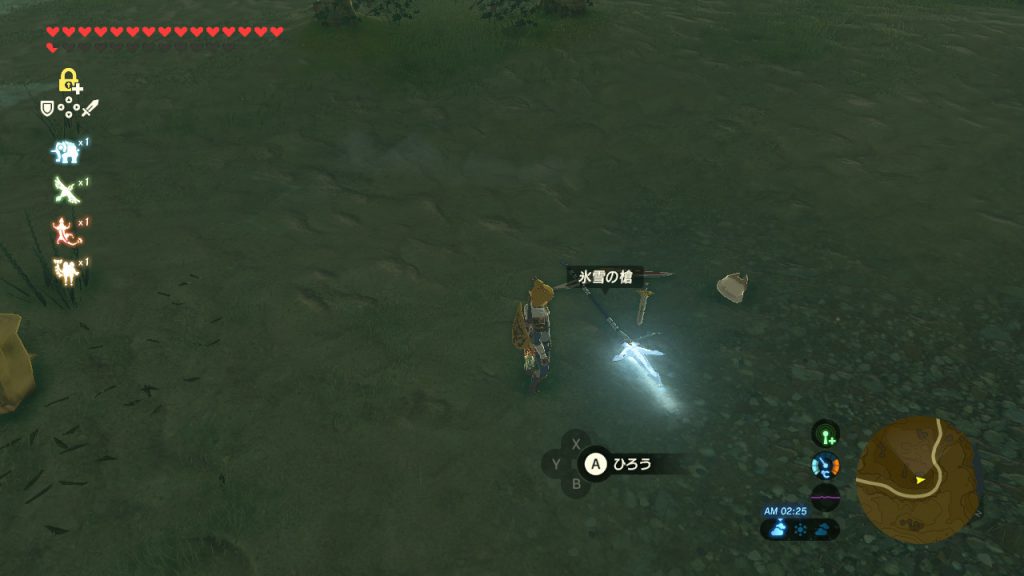Activate the green bird champion ability
1024x576 pixels.
click(66, 189)
